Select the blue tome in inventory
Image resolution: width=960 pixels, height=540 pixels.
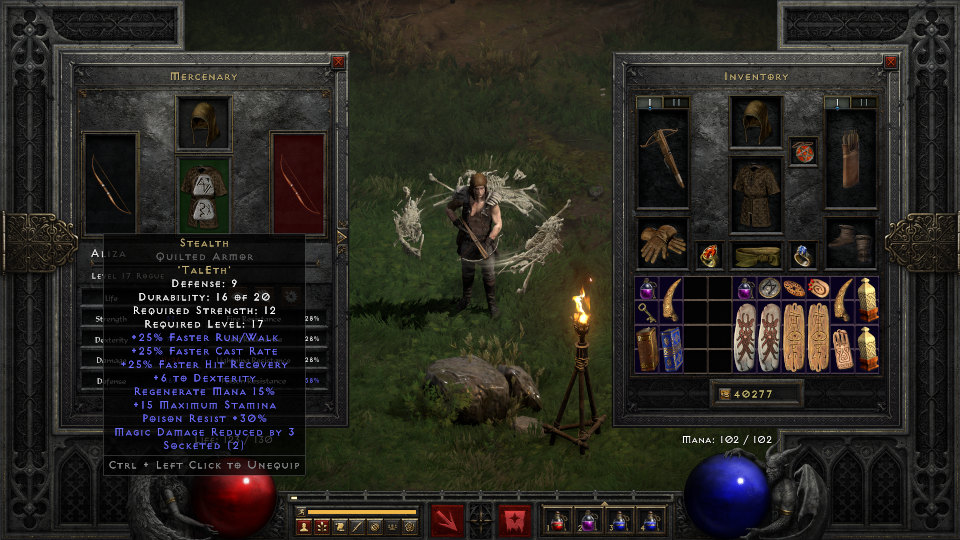(670, 349)
